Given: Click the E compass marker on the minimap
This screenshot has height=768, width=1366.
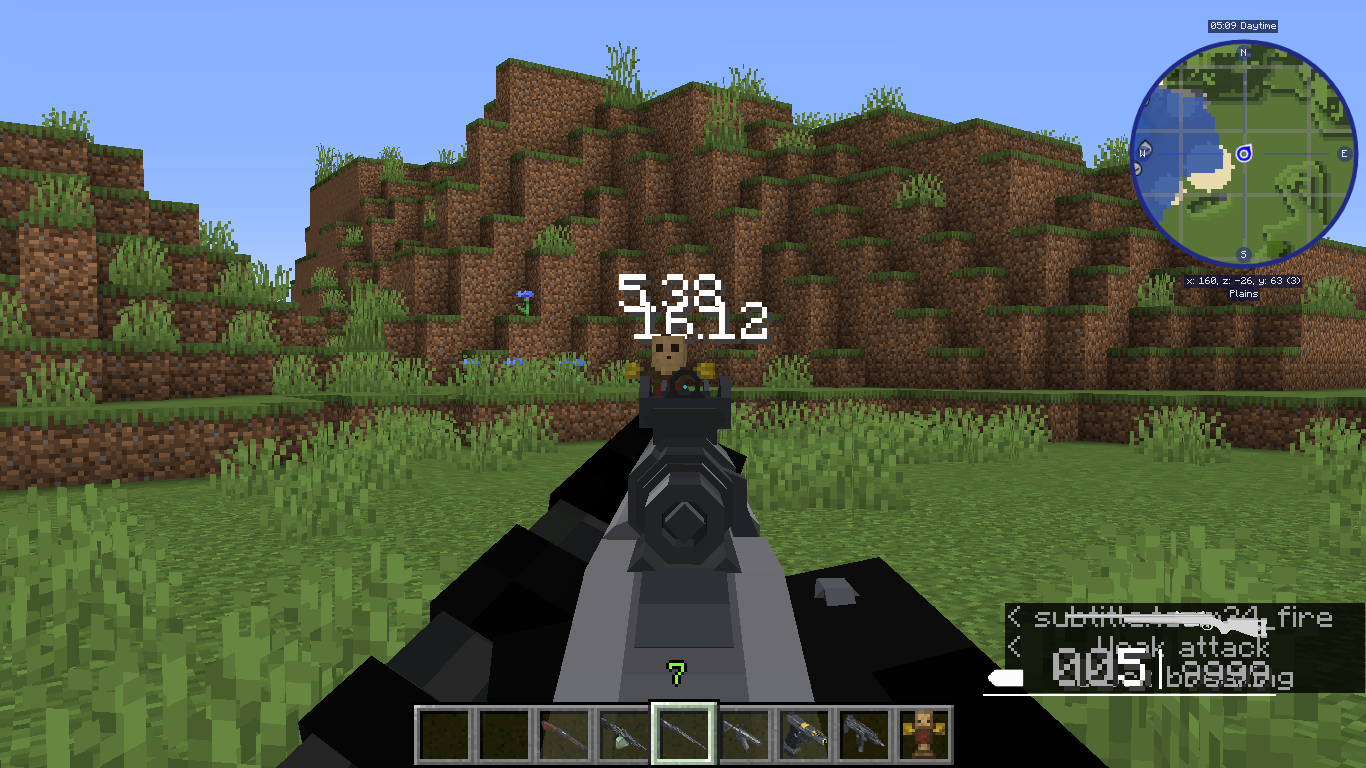Looking at the screenshot, I should click(1344, 153).
